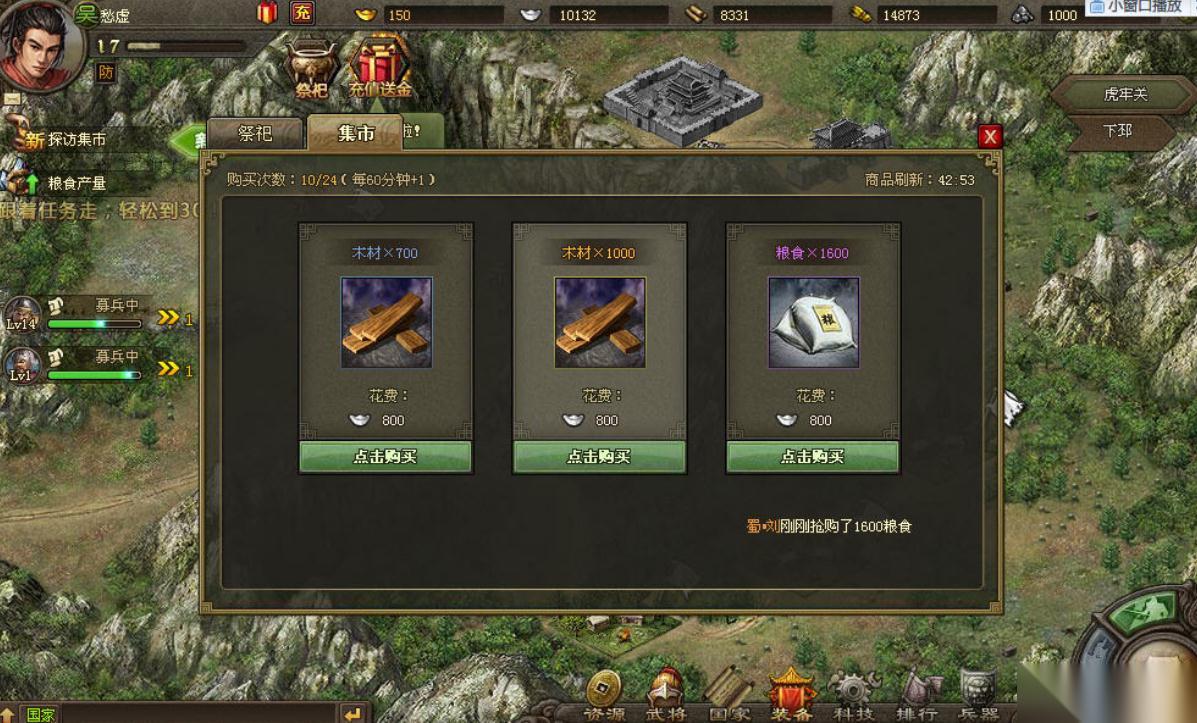
Task: Go to 下邳 location
Action: coord(1117,131)
